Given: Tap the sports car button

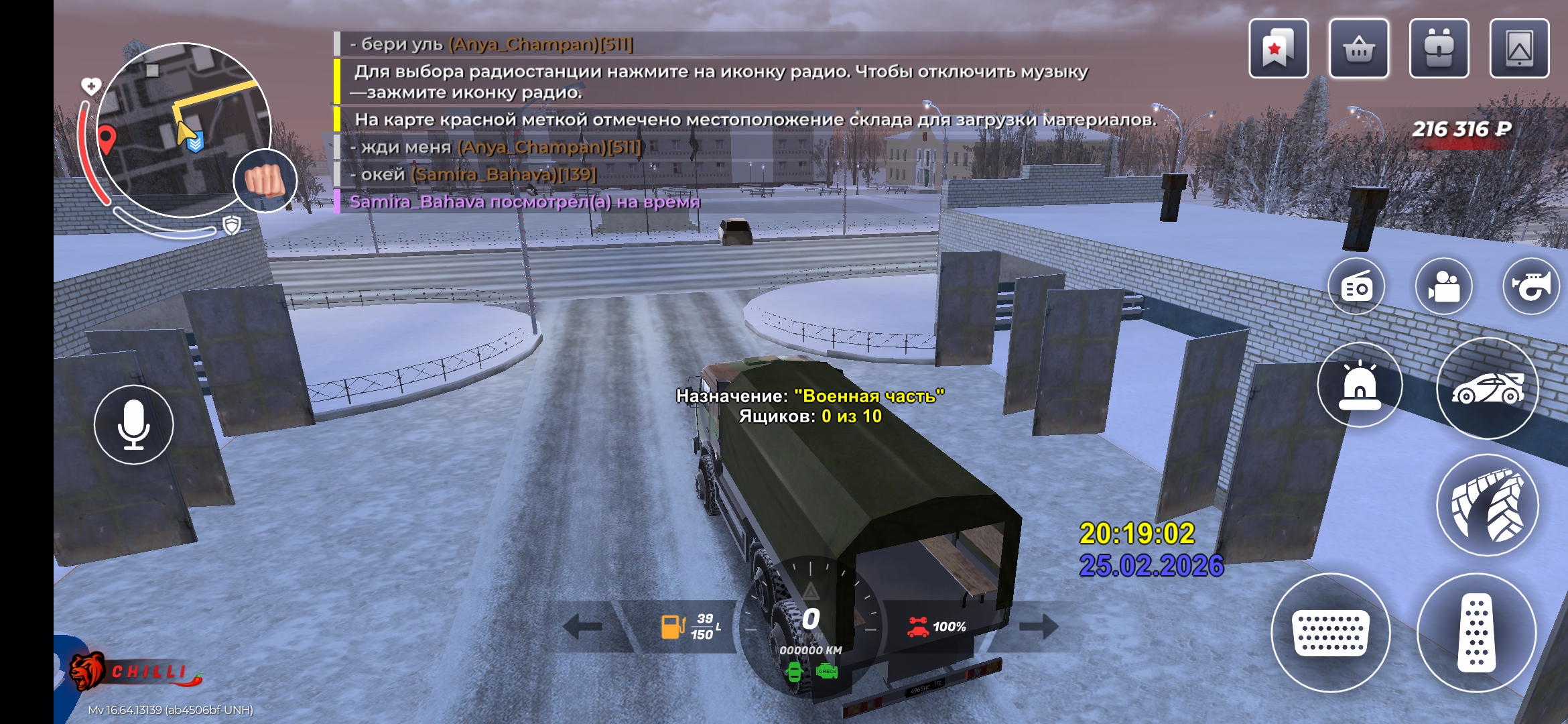Looking at the screenshot, I should coord(1488,389).
